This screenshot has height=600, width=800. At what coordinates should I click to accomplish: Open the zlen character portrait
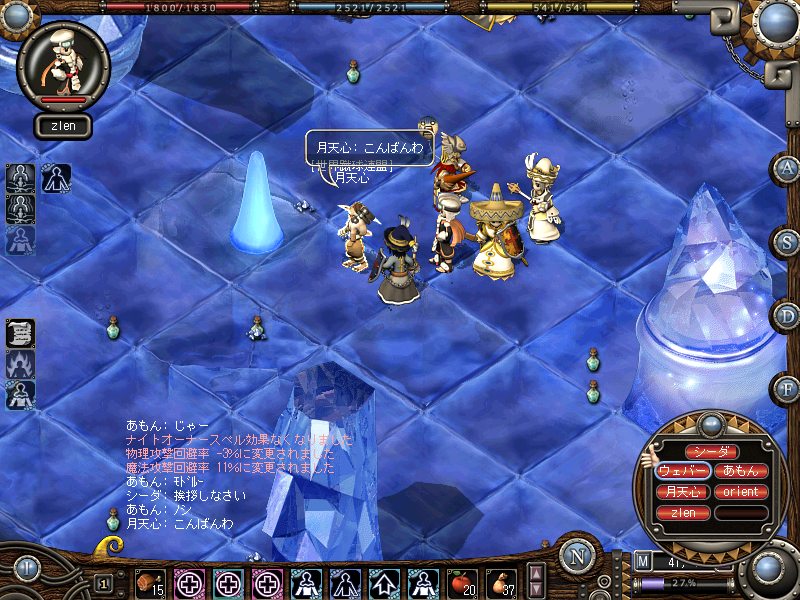point(63,65)
